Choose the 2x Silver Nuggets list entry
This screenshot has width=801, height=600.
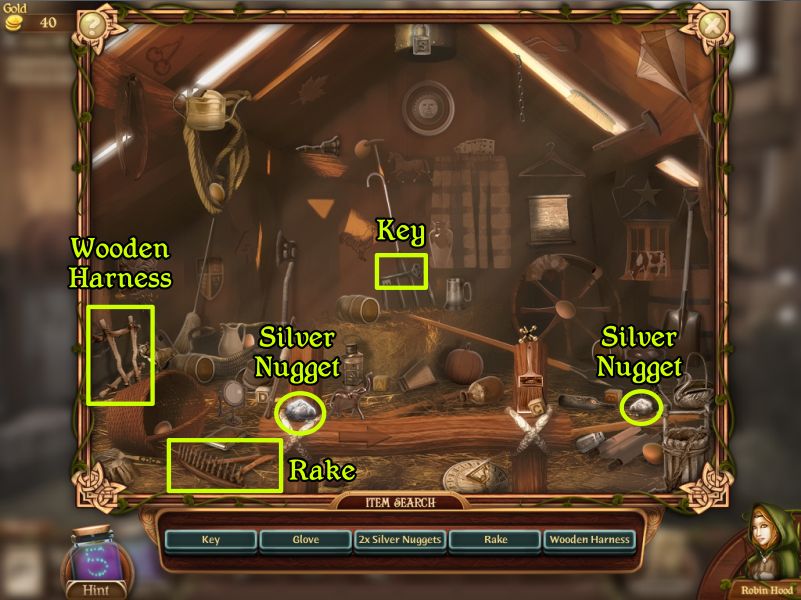coord(399,540)
